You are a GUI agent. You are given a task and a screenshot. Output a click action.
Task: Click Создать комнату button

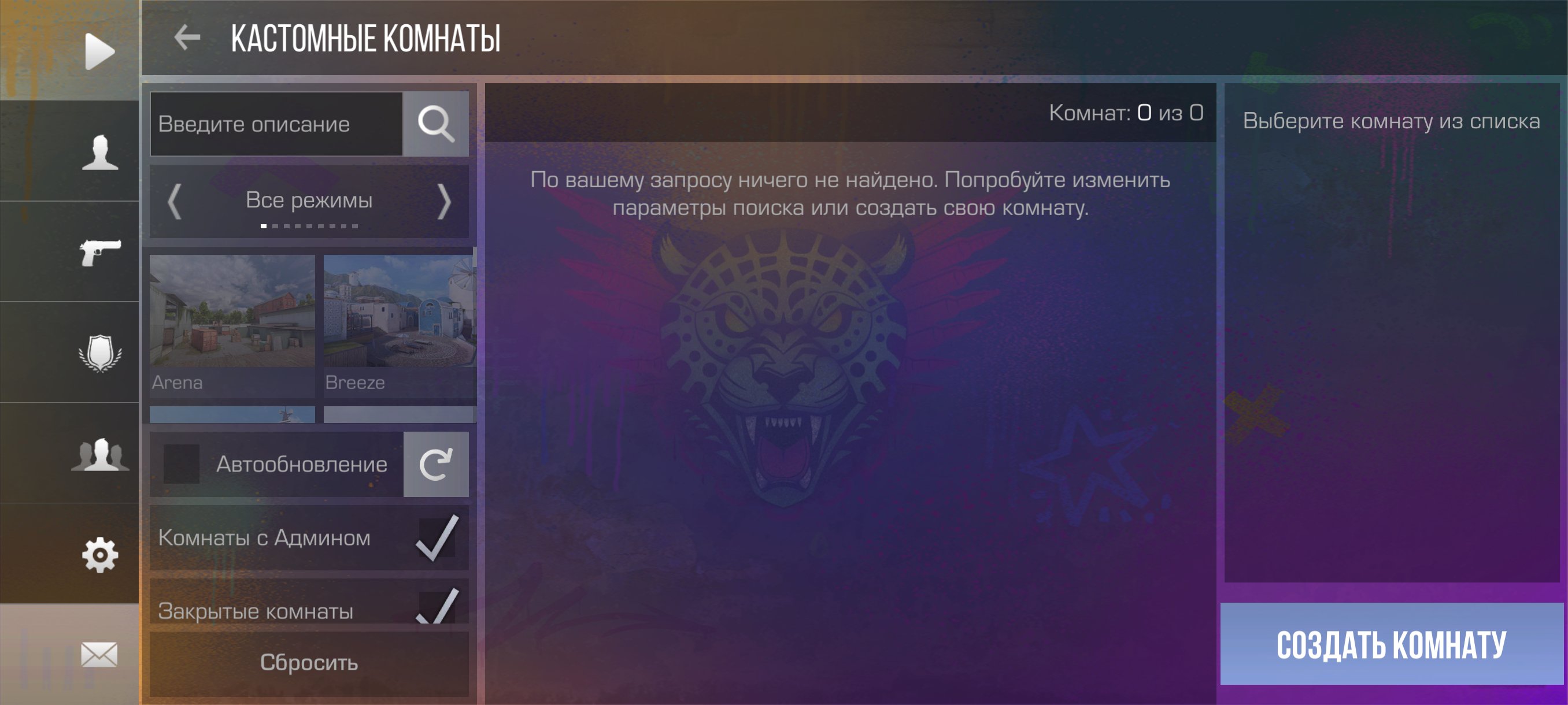click(1391, 644)
